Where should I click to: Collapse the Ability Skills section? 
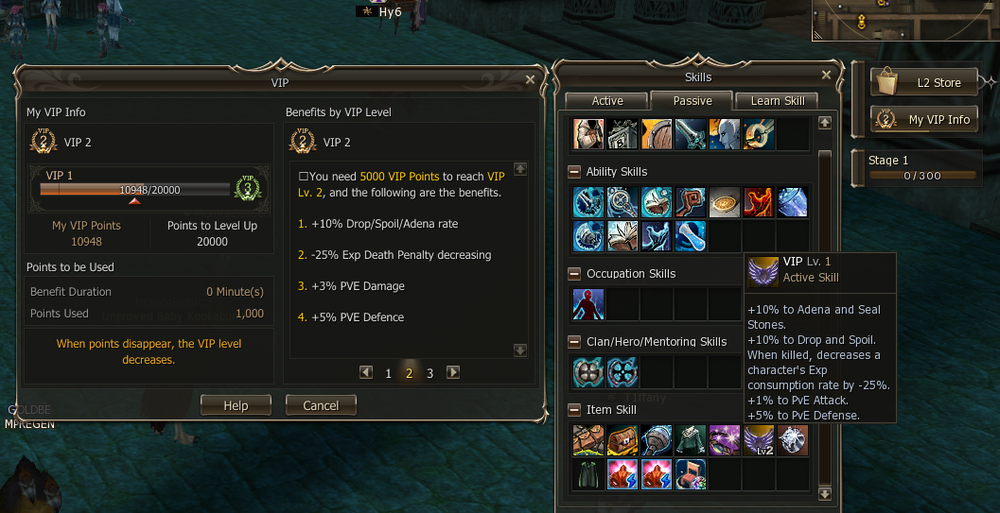574,172
